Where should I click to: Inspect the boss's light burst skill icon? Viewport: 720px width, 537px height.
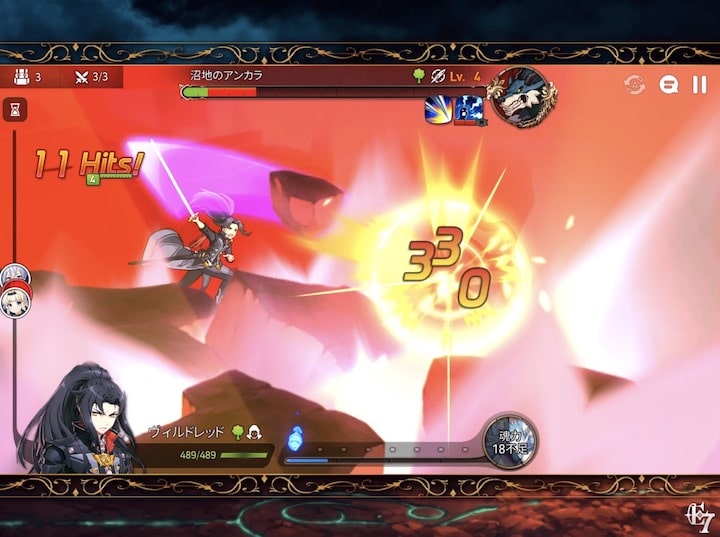point(439,109)
